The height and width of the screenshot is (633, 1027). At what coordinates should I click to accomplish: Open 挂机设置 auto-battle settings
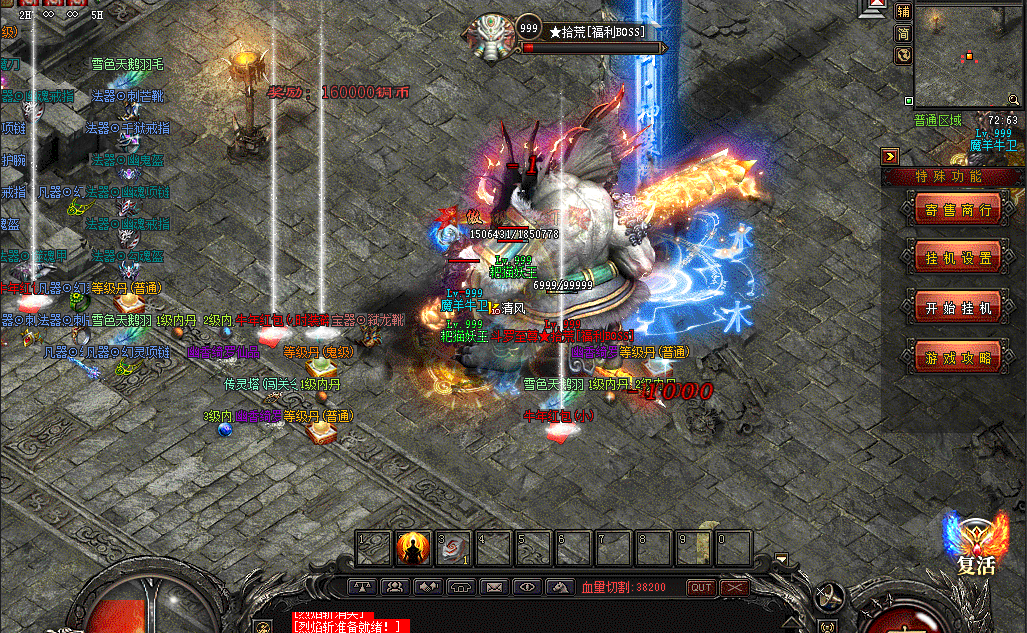(x=958, y=258)
